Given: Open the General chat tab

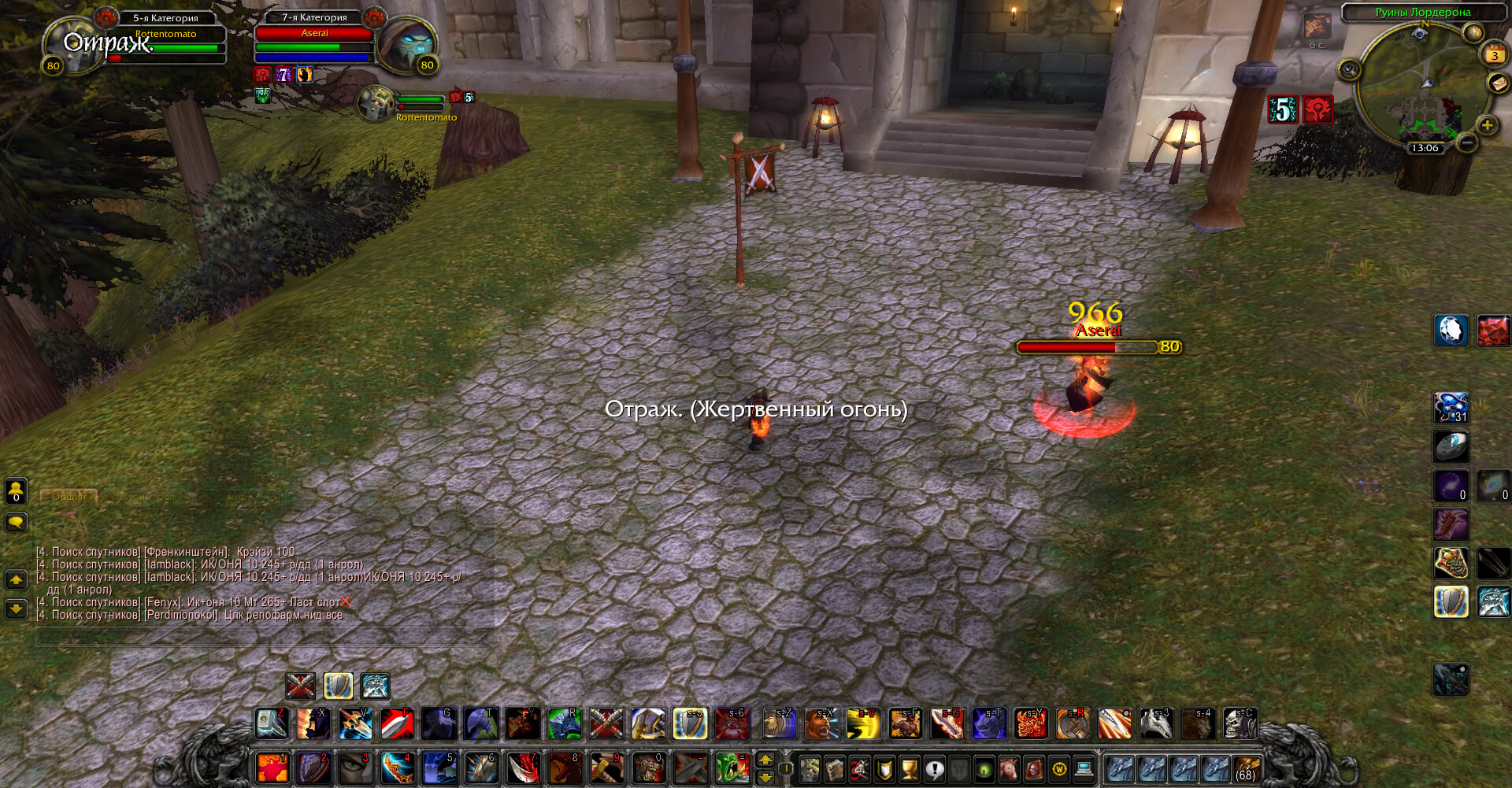Looking at the screenshot, I should coord(69,497).
